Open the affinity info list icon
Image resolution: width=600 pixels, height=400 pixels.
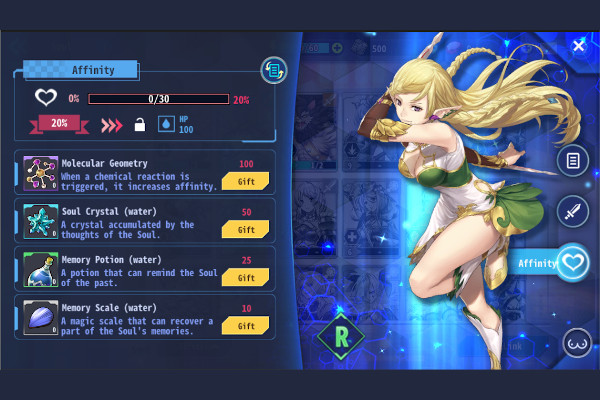[273, 70]
